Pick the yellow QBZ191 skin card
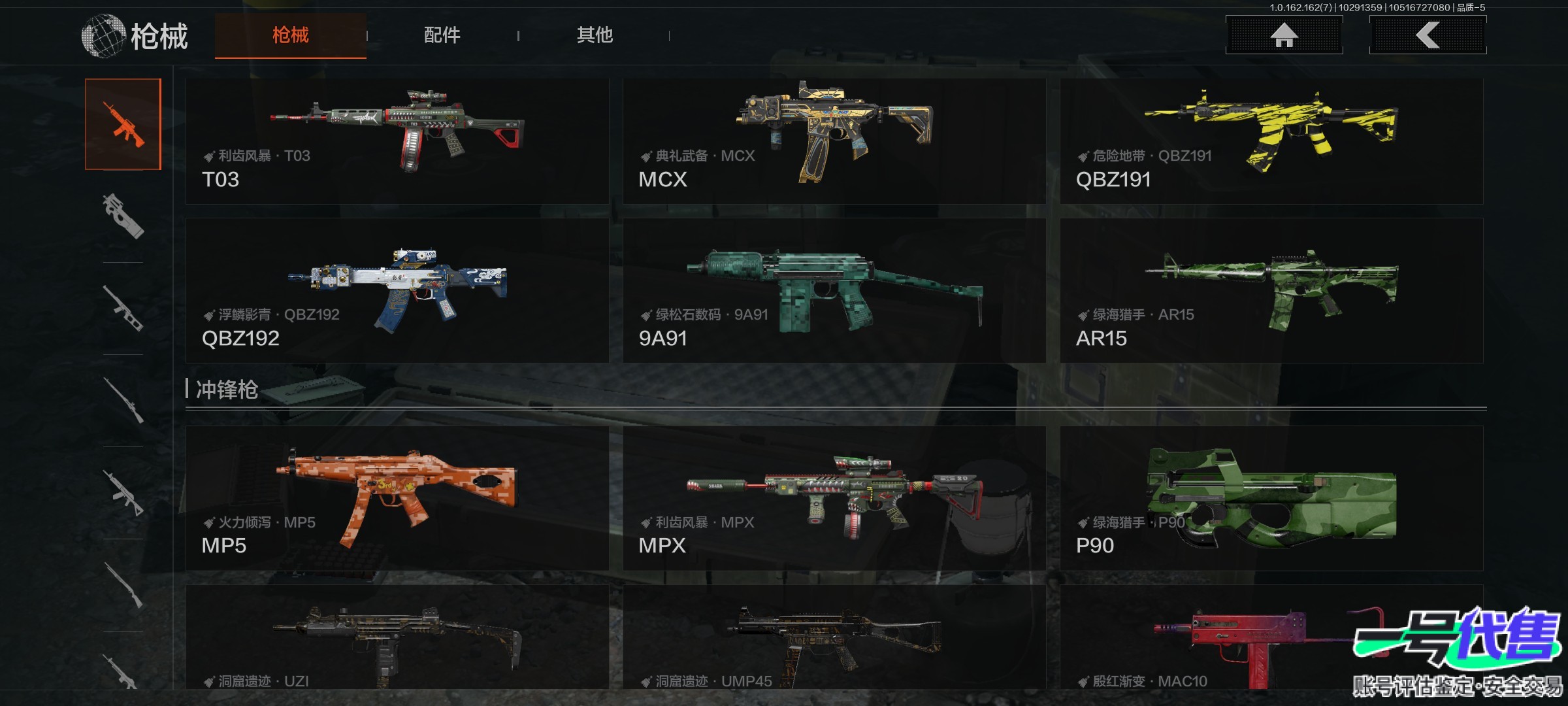 (1271, 141)
